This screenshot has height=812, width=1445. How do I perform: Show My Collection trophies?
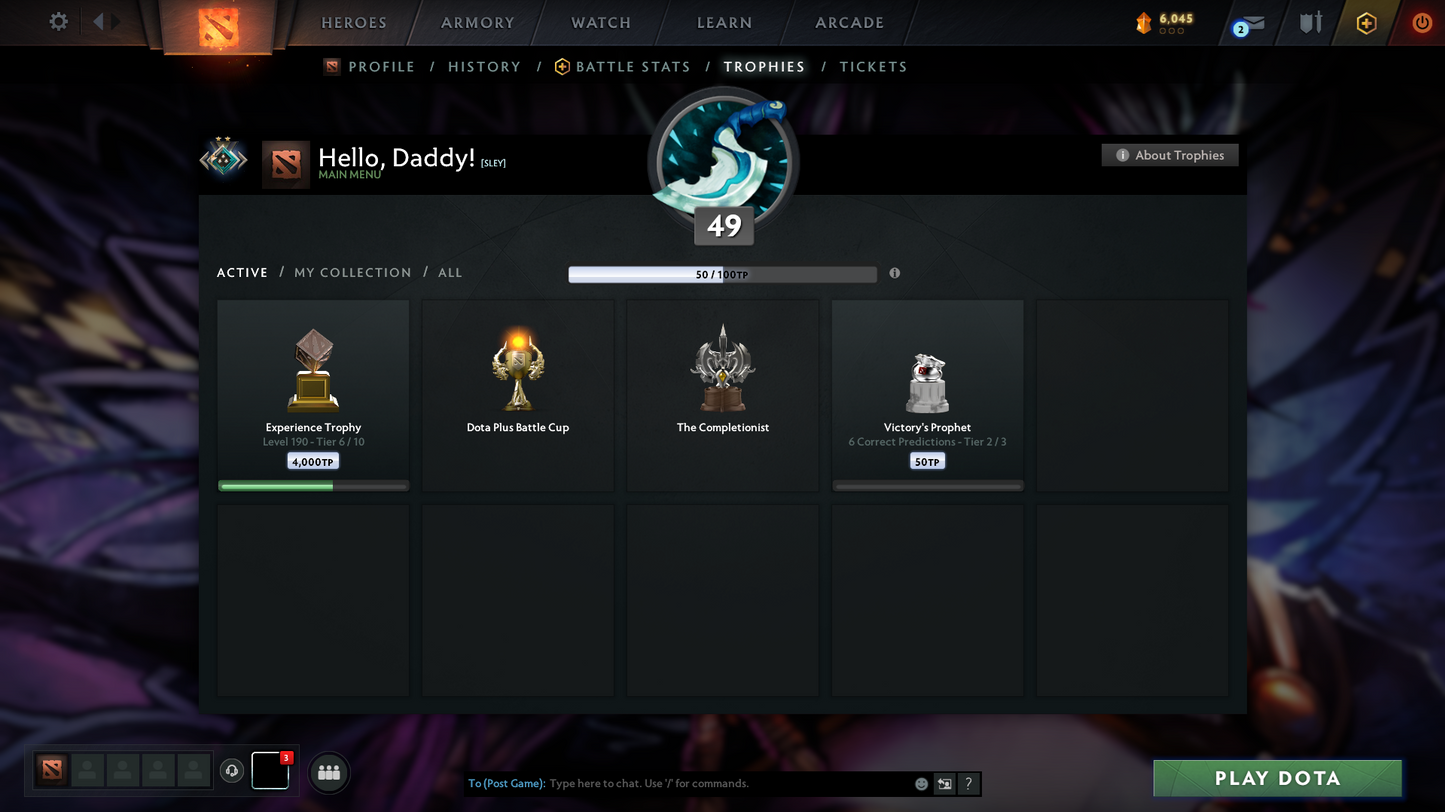[352, 273]
